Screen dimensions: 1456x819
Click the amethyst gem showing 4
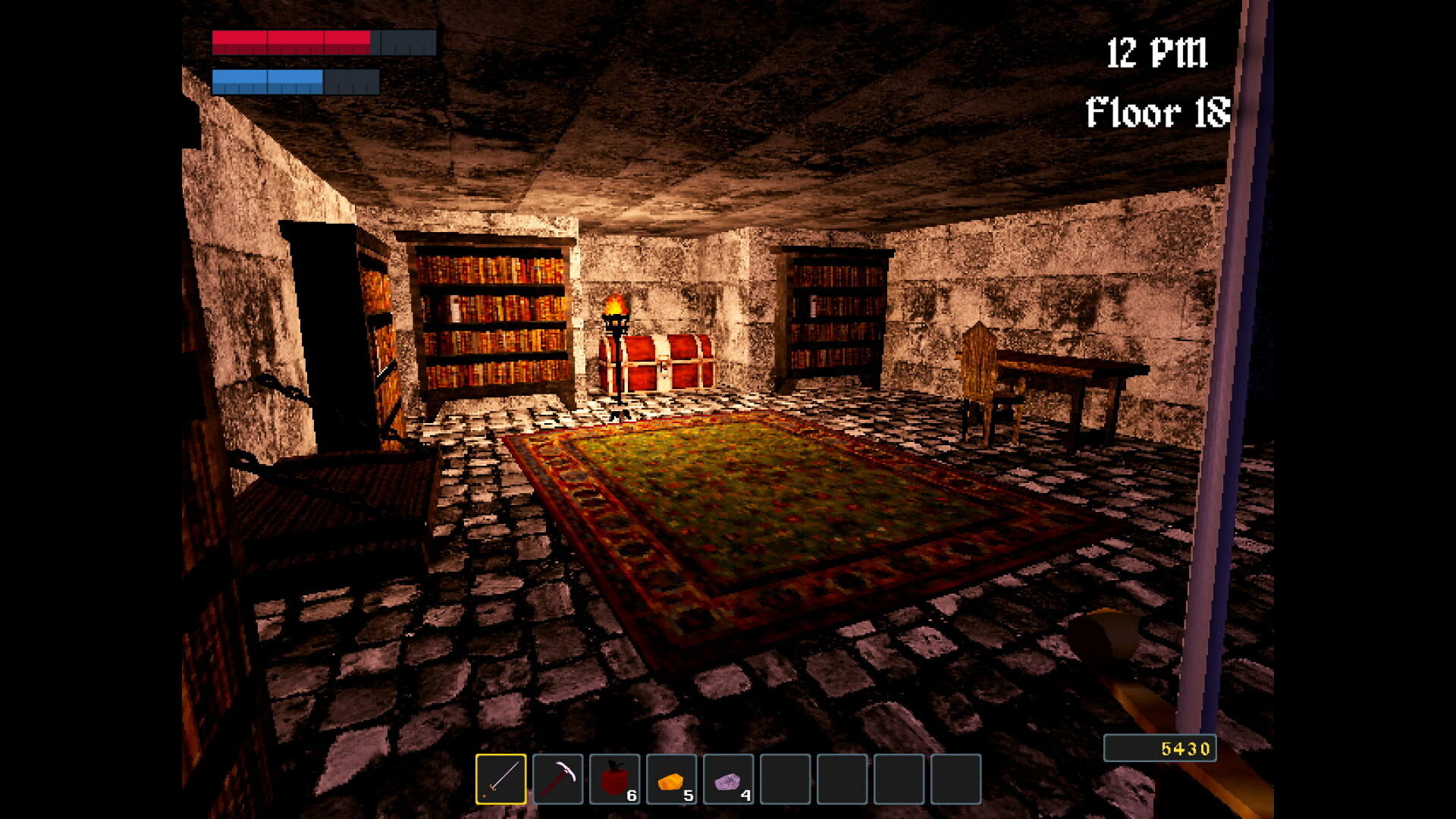(730, 780)
